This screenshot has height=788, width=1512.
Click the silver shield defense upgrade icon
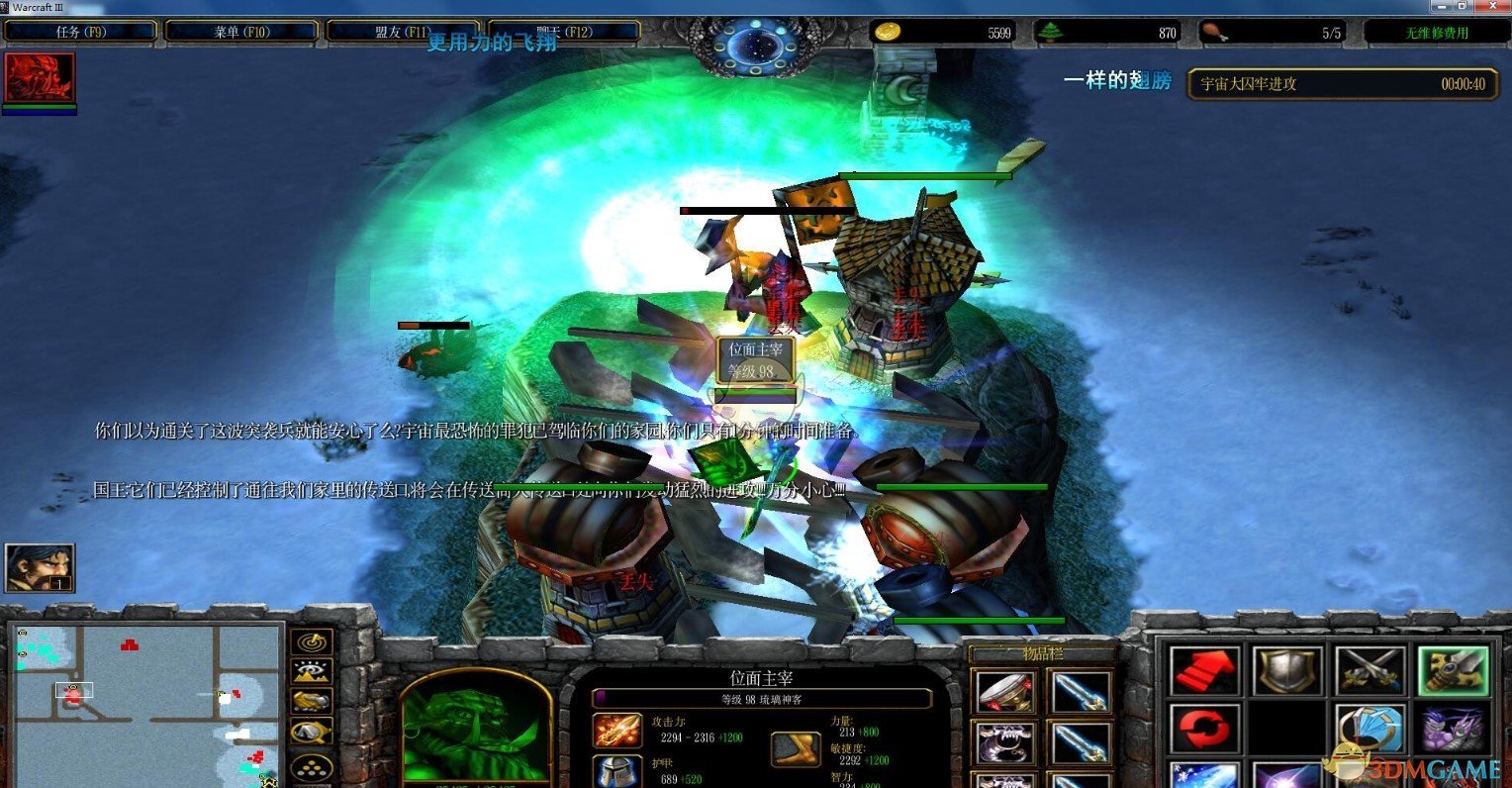pos(1289,670)
